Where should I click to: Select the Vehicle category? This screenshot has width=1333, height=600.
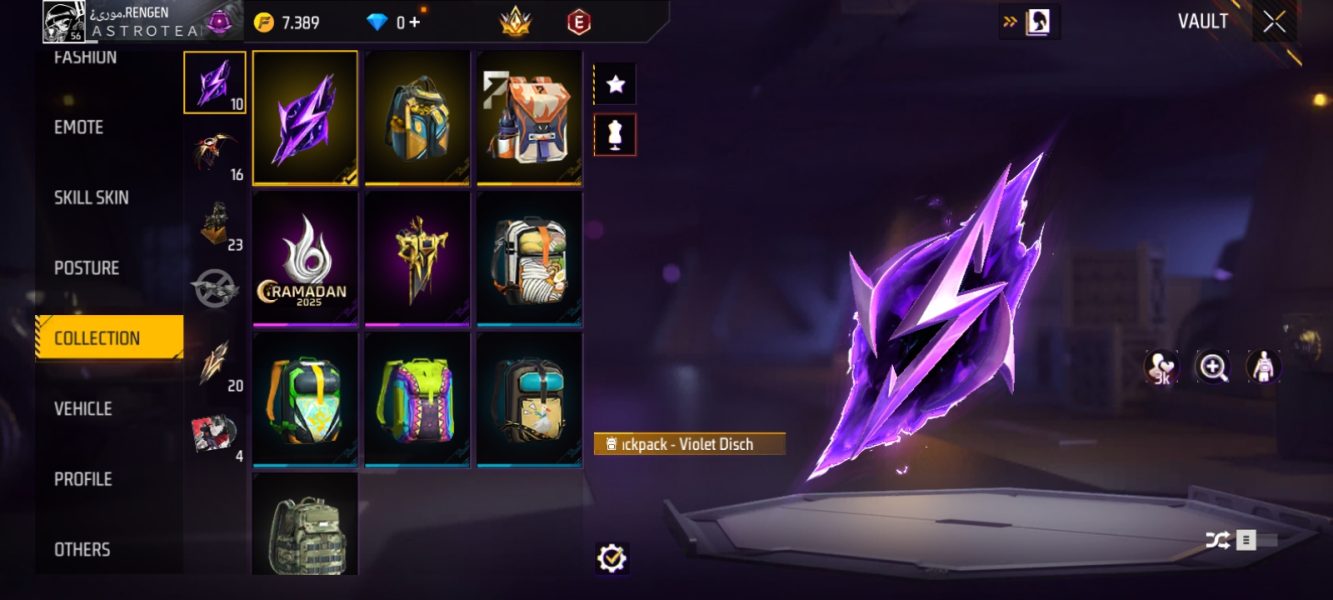(x=83, y=409)
